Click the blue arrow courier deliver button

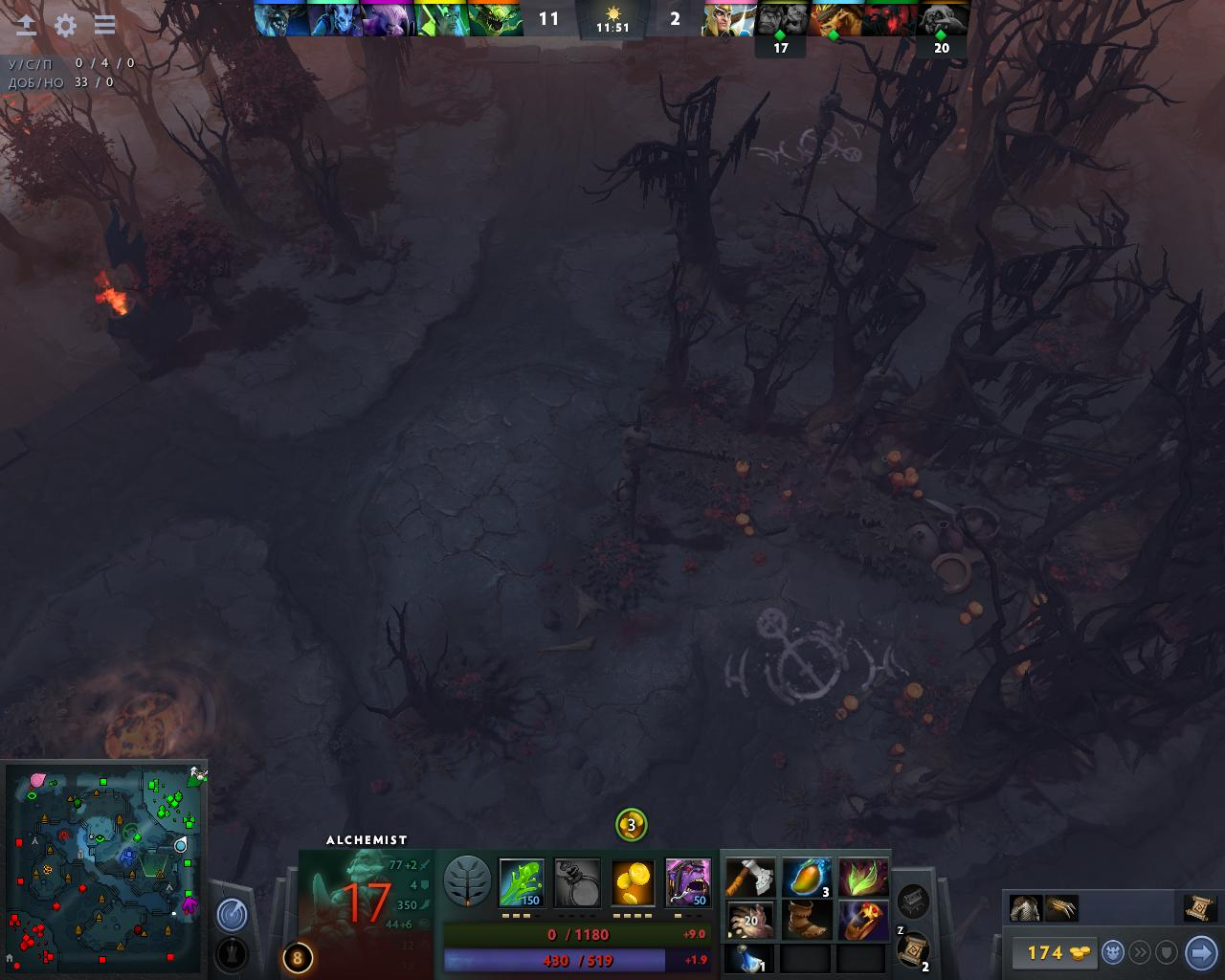point(1200,952)
